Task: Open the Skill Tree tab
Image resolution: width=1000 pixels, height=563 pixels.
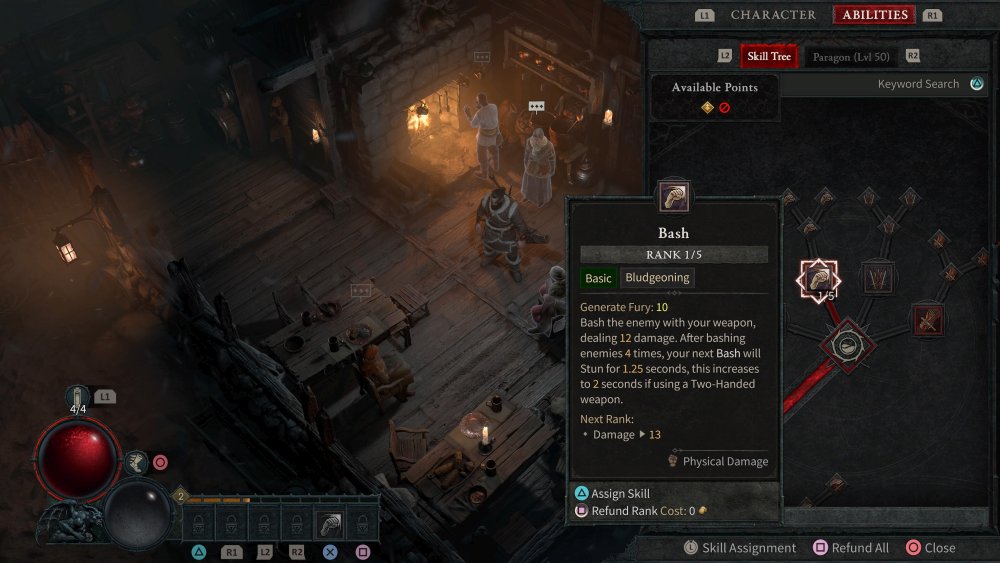Action: 769,56
